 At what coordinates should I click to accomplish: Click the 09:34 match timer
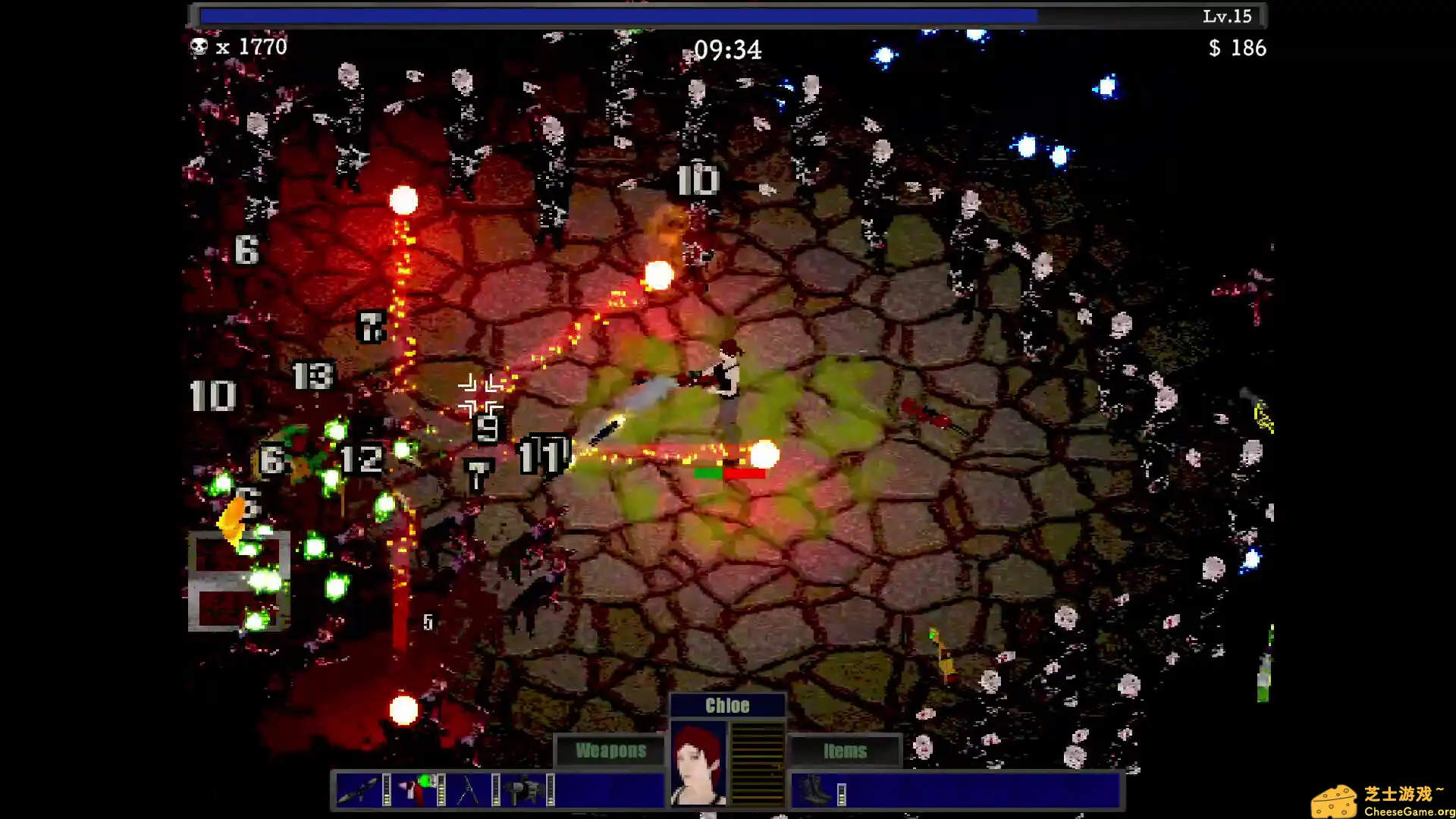730,49
